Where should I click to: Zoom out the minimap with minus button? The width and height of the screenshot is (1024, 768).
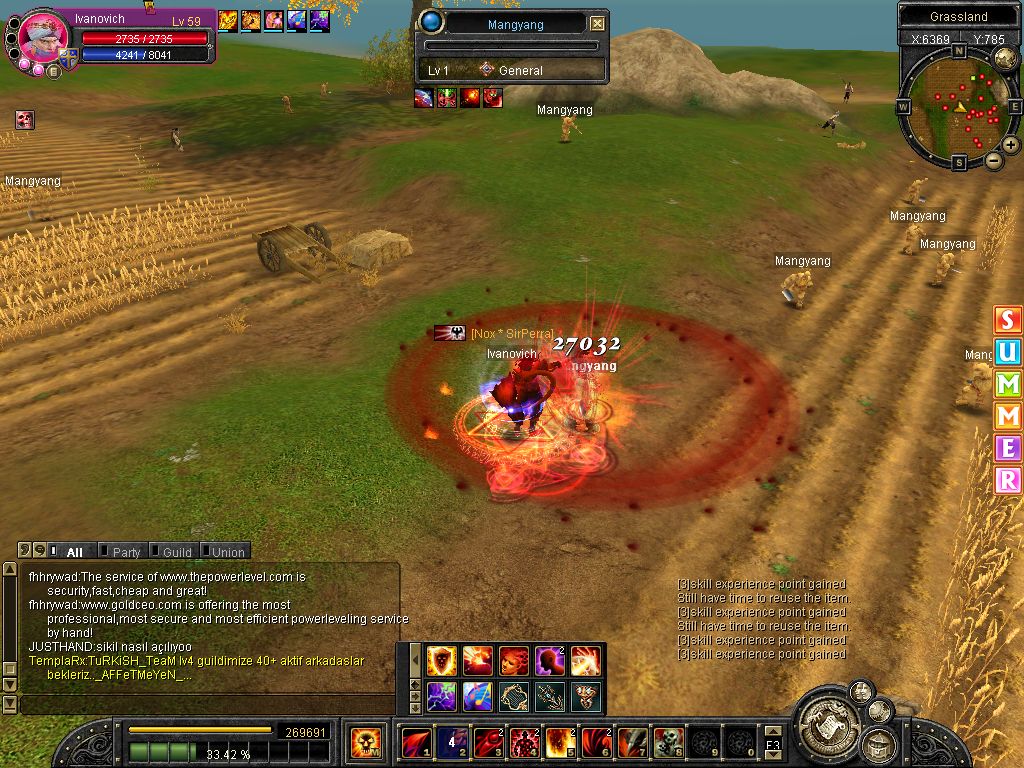tap(994, 160)
